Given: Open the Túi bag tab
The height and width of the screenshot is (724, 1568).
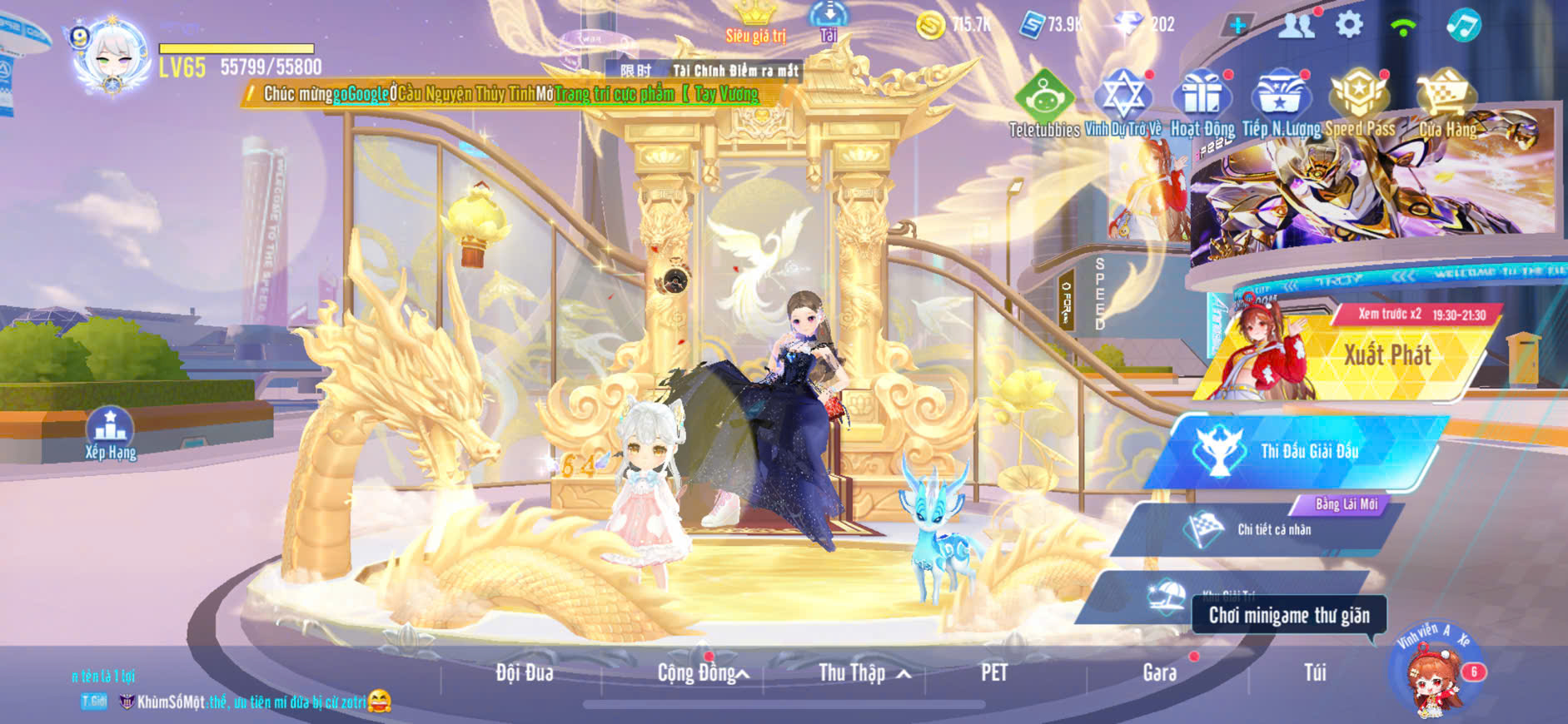Looking at the screenshot, I should 1315,672.
